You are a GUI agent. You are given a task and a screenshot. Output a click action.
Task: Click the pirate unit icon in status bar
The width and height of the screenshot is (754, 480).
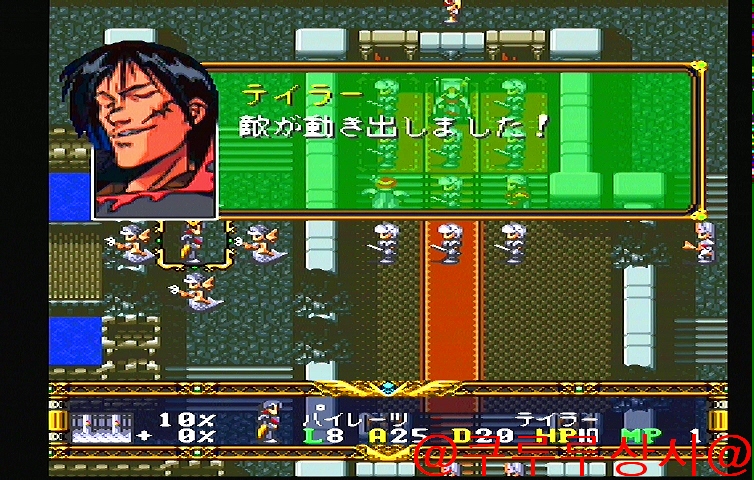click(x=269, y=421)
